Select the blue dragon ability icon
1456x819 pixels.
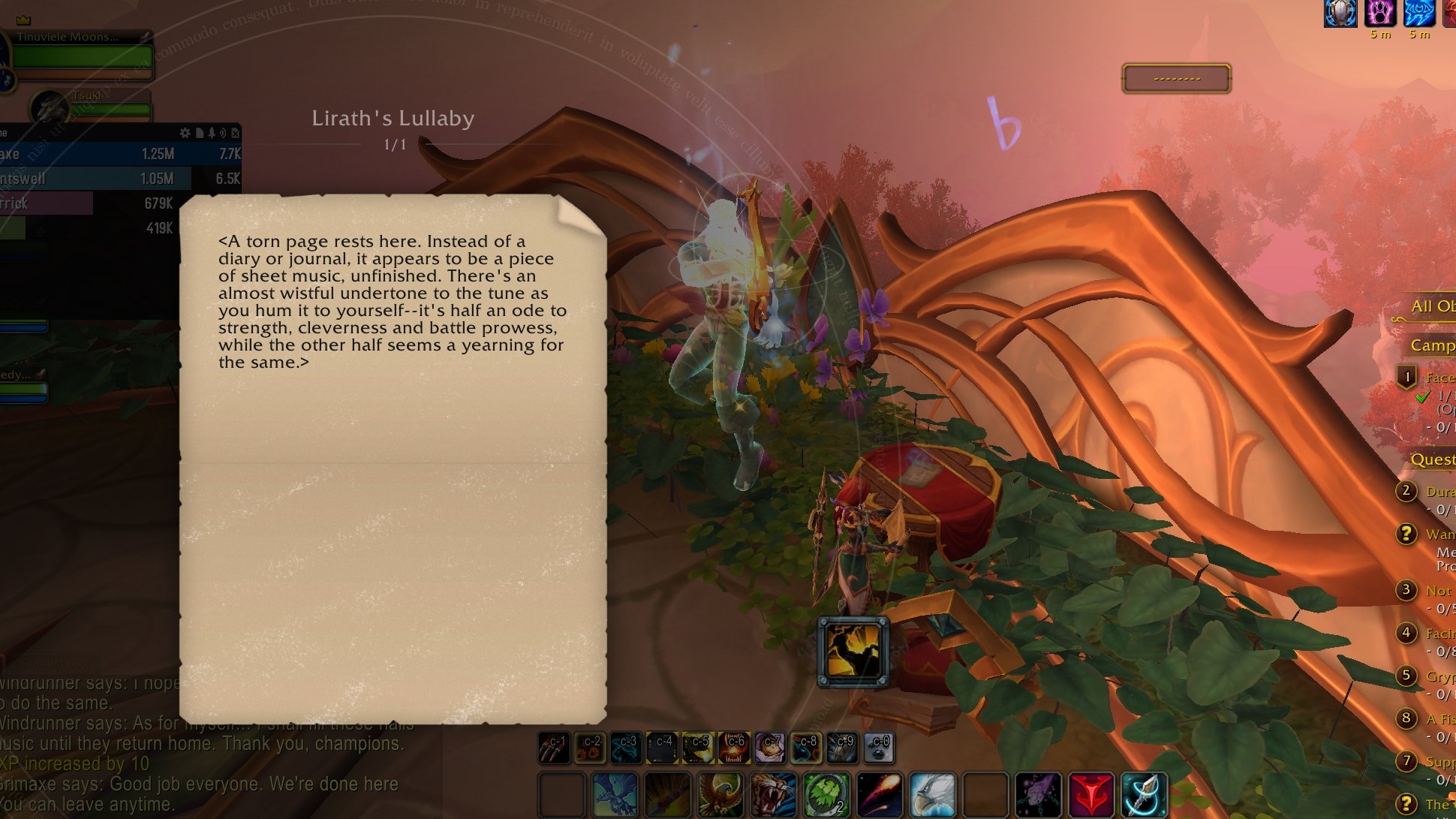pyautogui.click(x=615, y=794)
